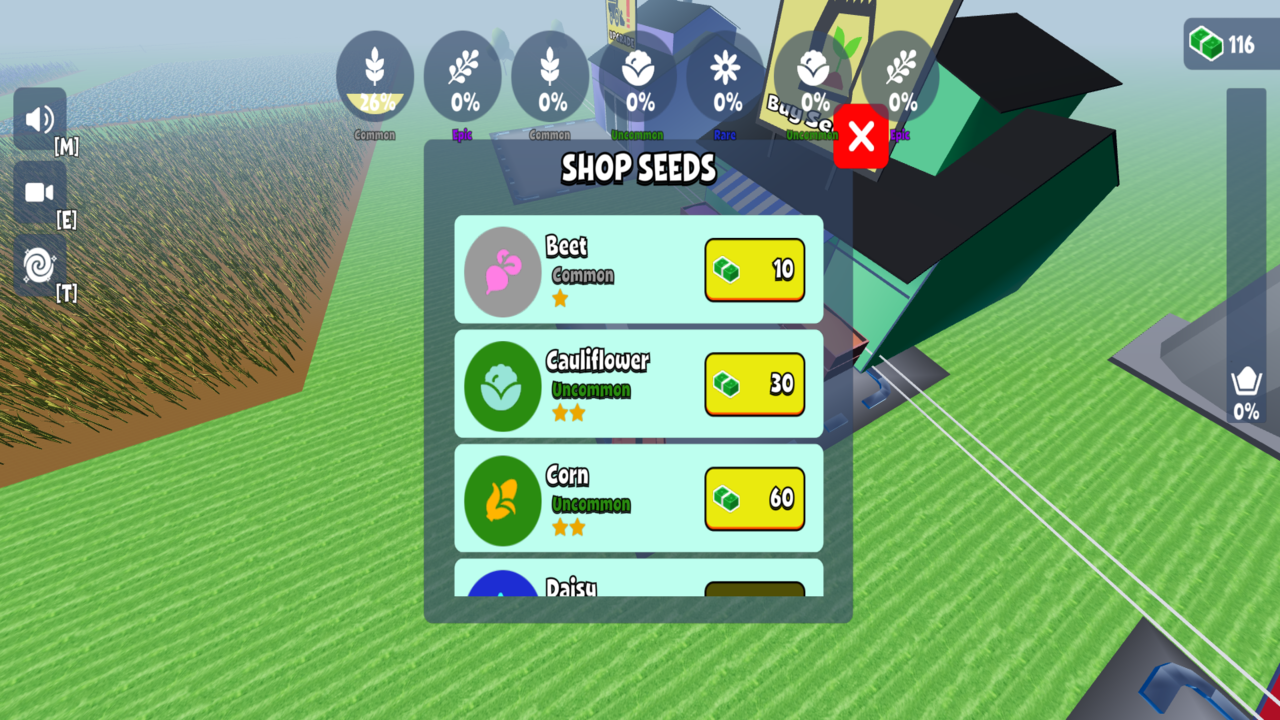Screen dimensions: 1280x720
Task: Select the Epic branch crop indicator
Action: (463, 75)
